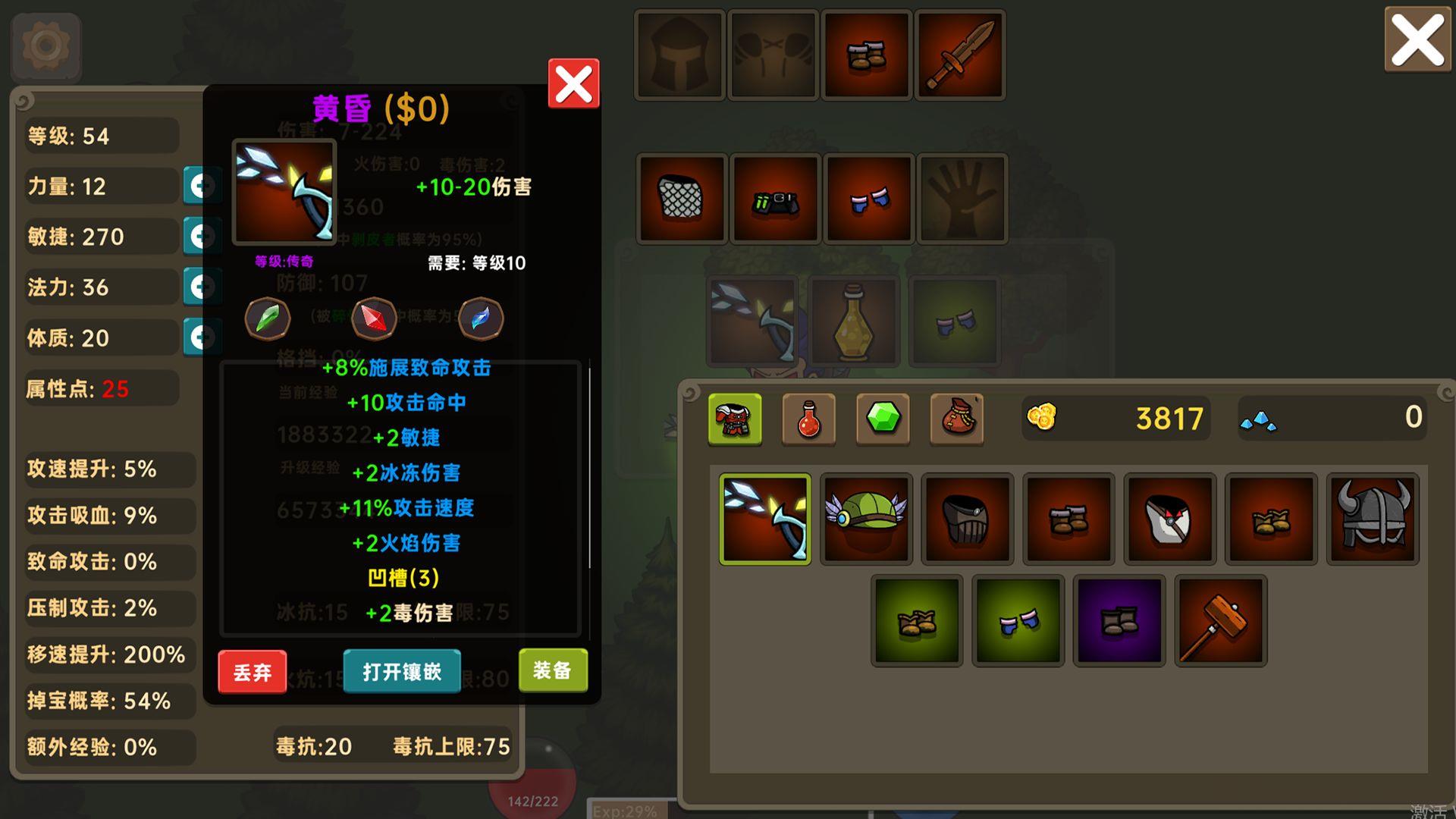The width and height of the screenshot is (1456, 819).
Task: Discard the item with 丢弃
Action: pyautogui.click(x=253, y=672)
